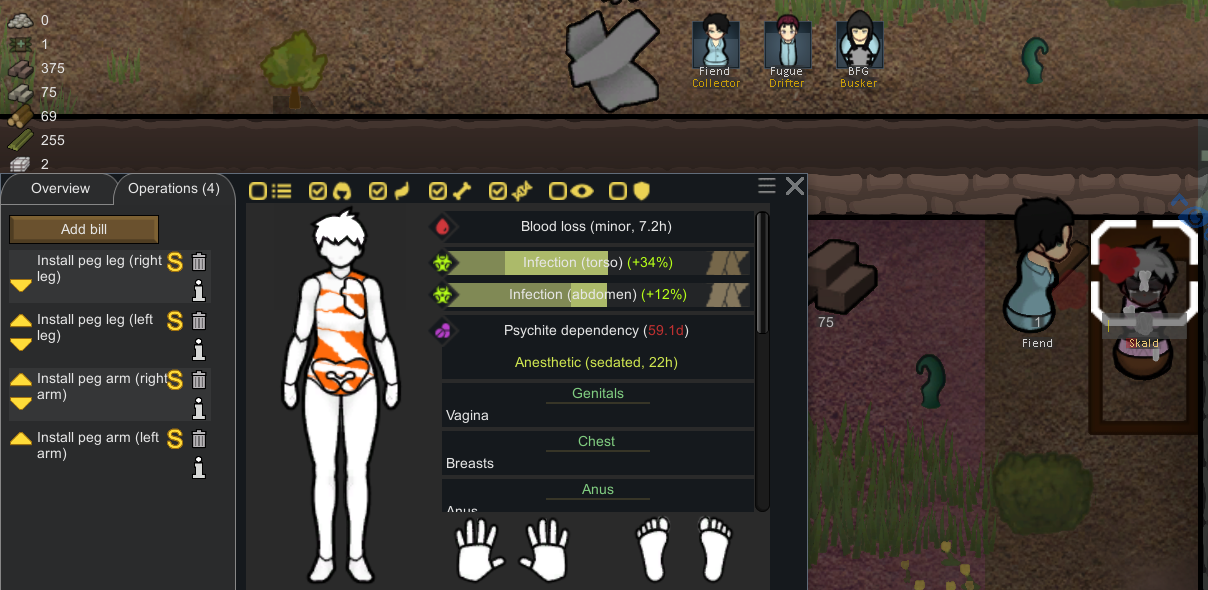
Task: Add a new bill
Action: (84, 229)
